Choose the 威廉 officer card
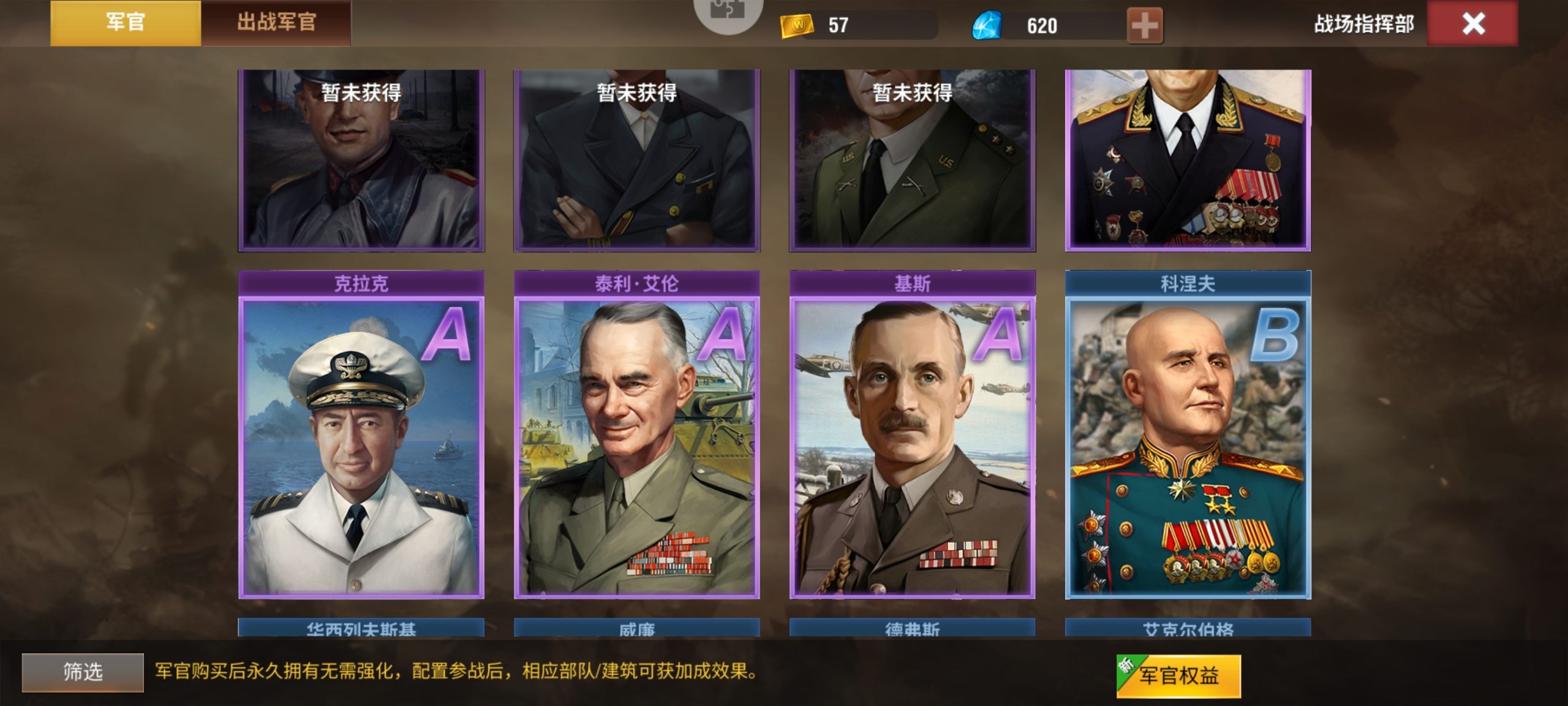Screen dimensions: 1568x706 [637, 628]
